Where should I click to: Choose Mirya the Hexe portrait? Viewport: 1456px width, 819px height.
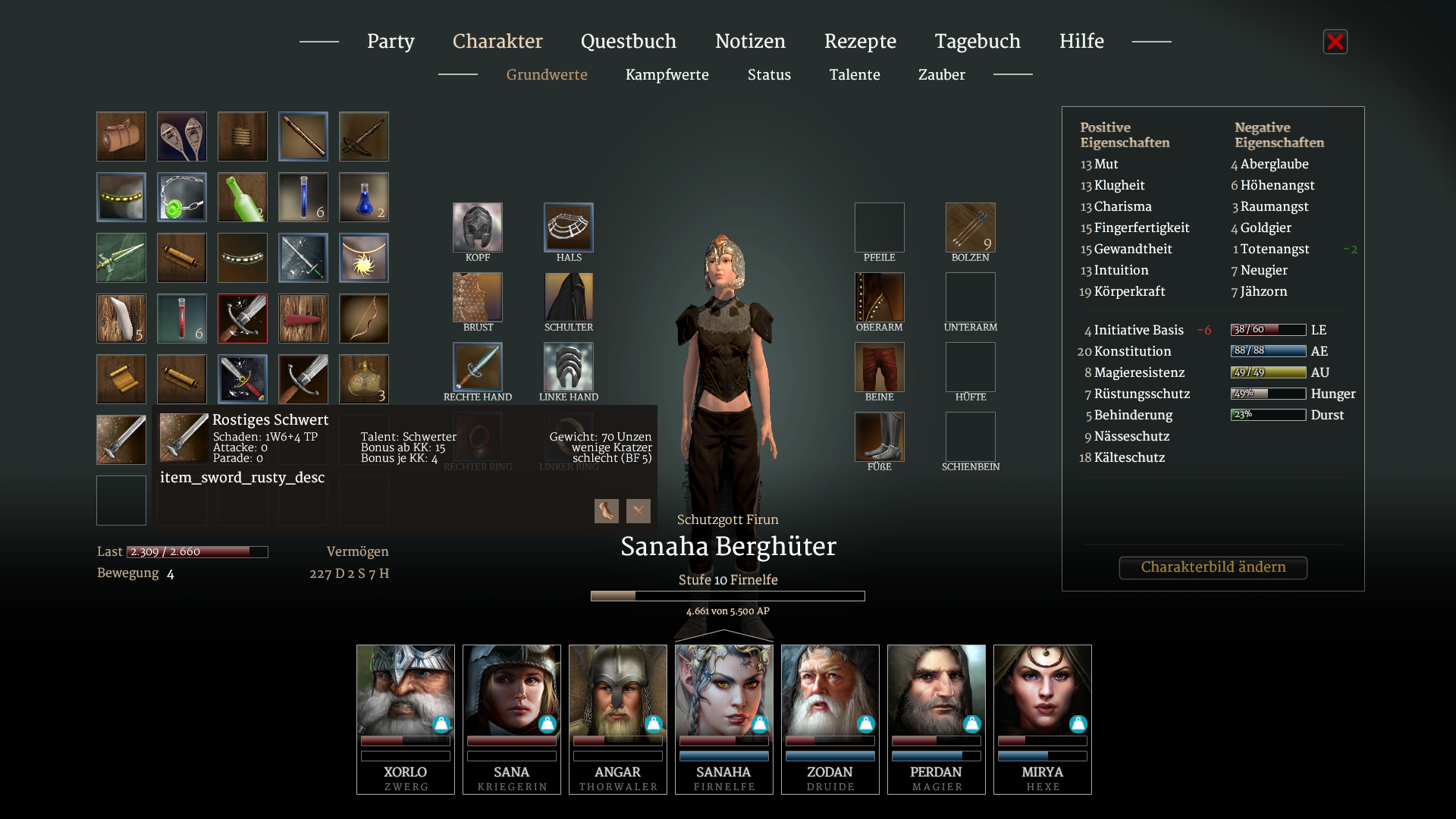[x=1042, y=718]
